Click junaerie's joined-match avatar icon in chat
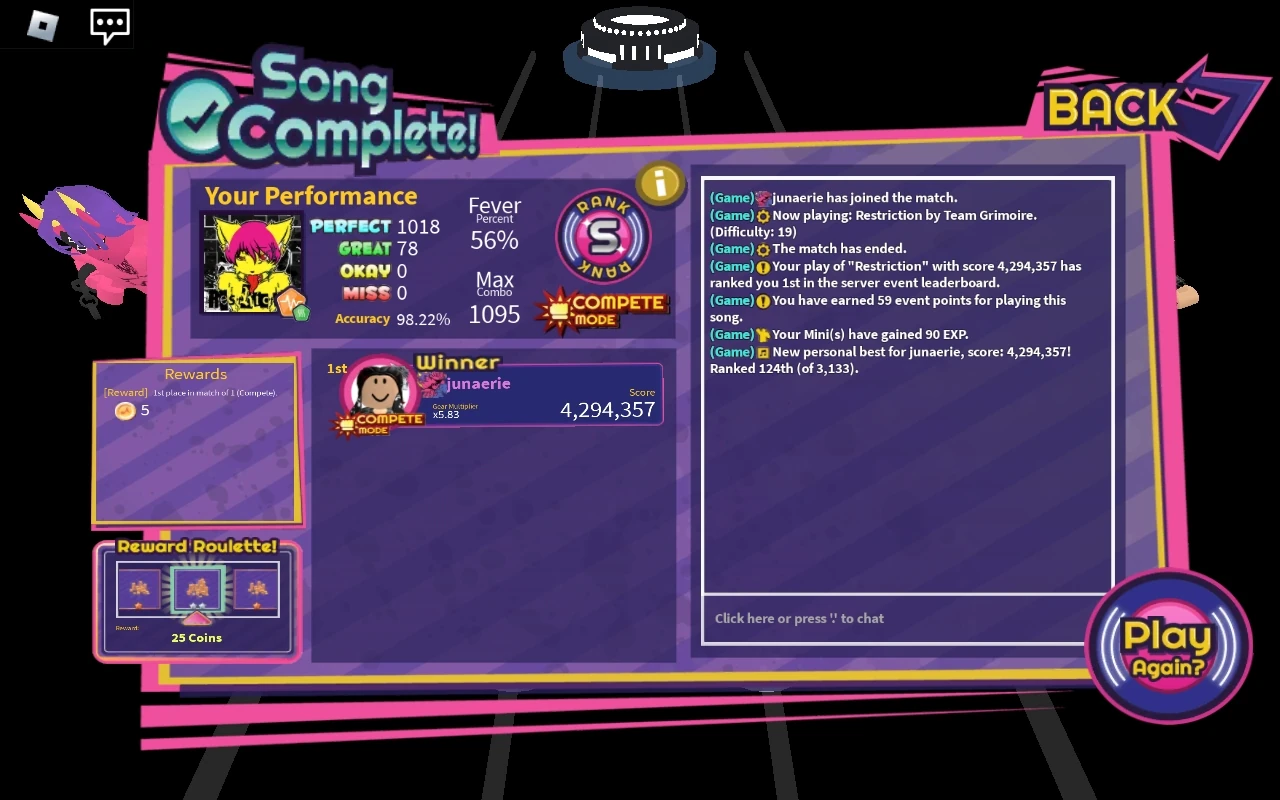The image size is (1280, 800). pos(764,198)
